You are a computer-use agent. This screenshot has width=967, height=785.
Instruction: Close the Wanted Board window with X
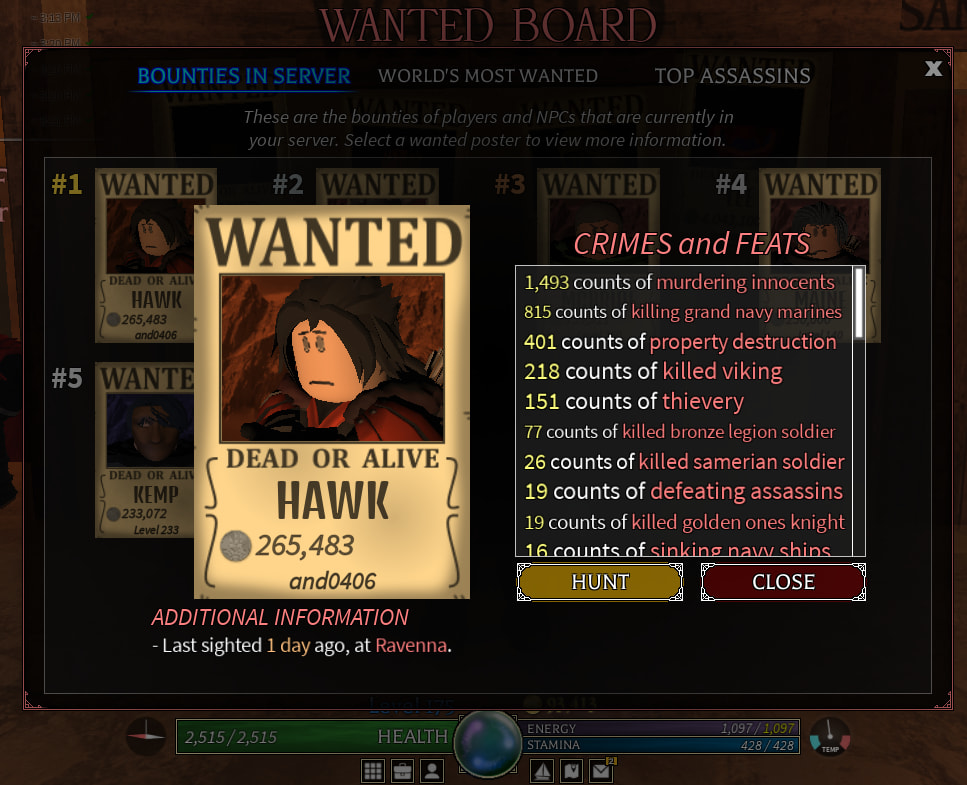pyautogui.click(x=933, y=68)
